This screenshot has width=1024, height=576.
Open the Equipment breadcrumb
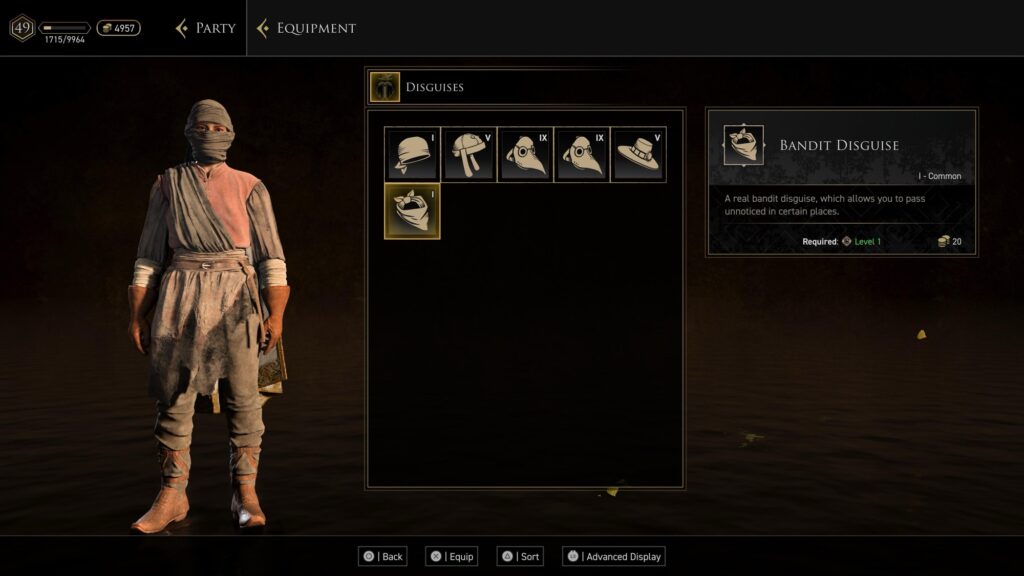(x=307, y=28)
